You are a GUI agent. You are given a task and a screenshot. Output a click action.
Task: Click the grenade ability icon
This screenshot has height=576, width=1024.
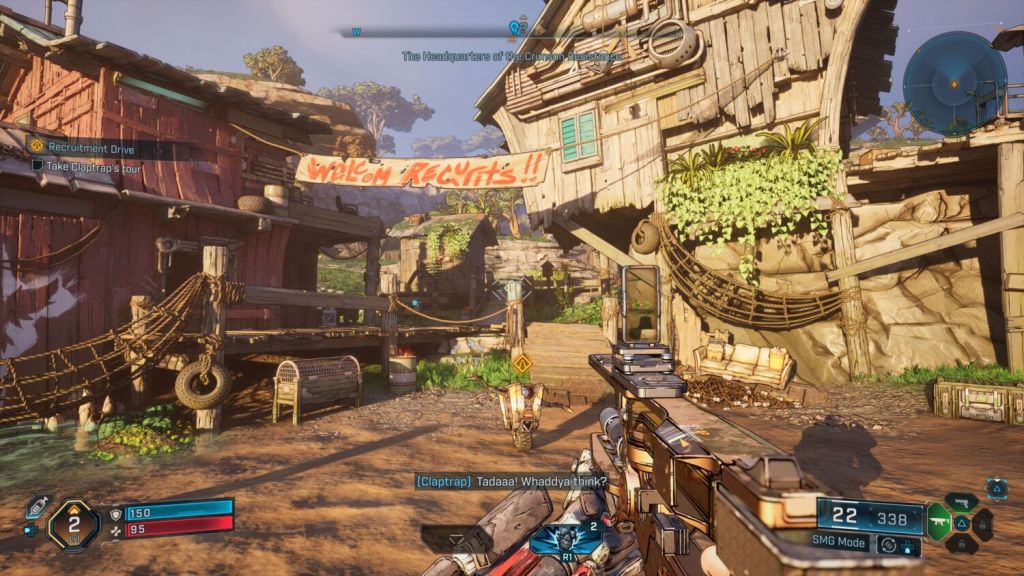[x=566, y=538]
